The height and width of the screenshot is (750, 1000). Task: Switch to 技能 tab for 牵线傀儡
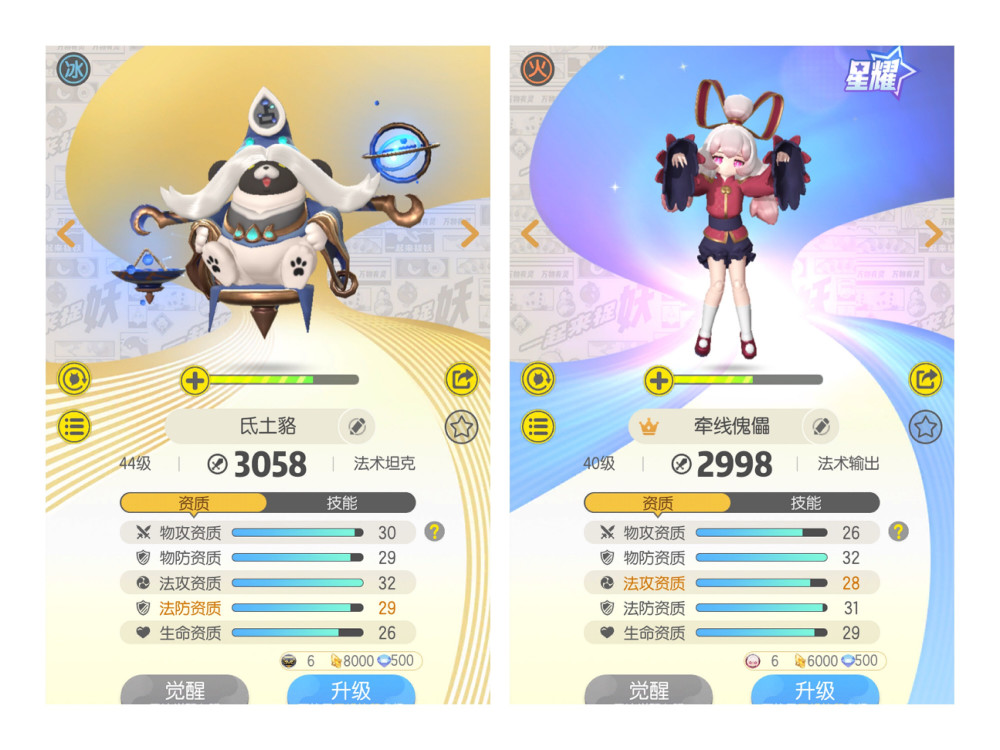point(805,503)
